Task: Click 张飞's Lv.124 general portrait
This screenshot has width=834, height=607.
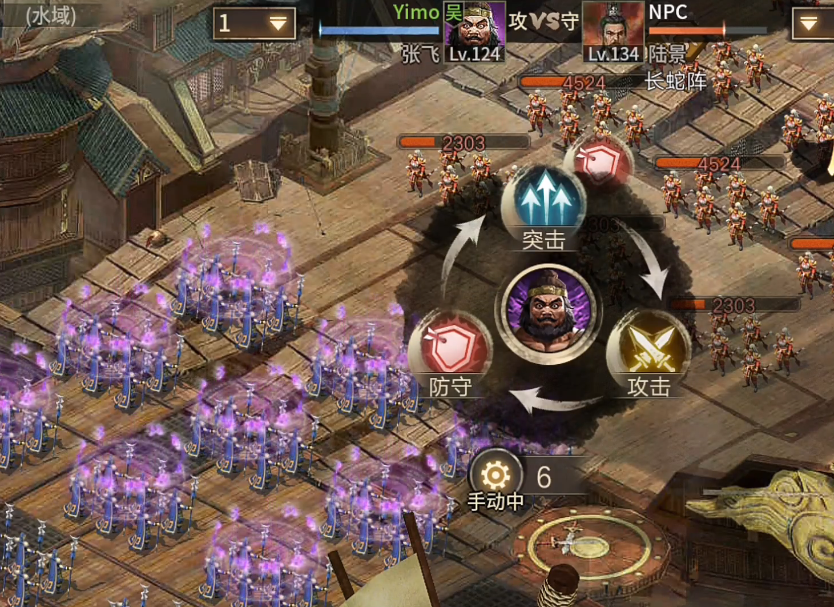Action: [473, 30]
